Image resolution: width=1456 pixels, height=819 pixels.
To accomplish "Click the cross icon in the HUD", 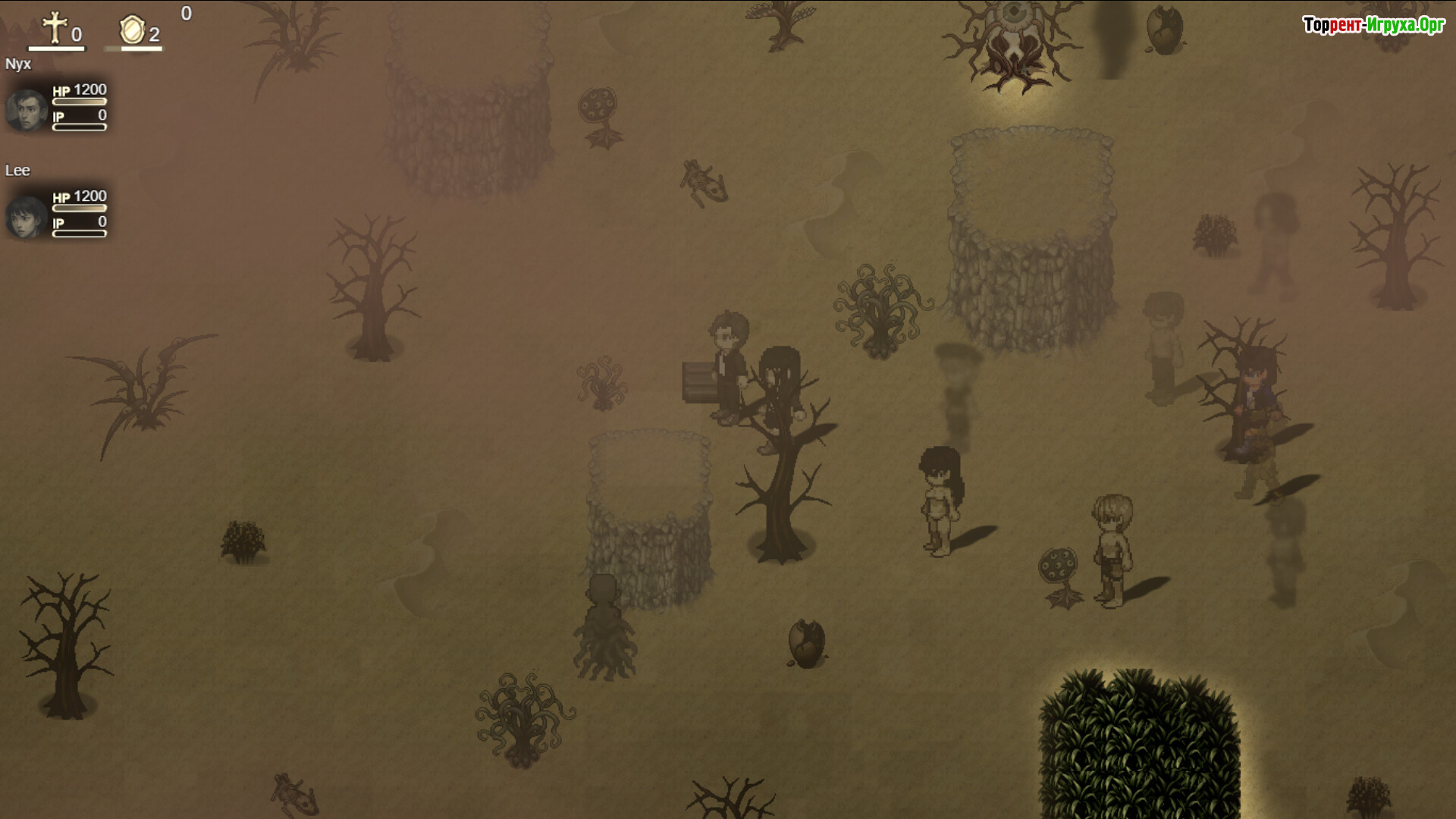I will coord(55,28).
